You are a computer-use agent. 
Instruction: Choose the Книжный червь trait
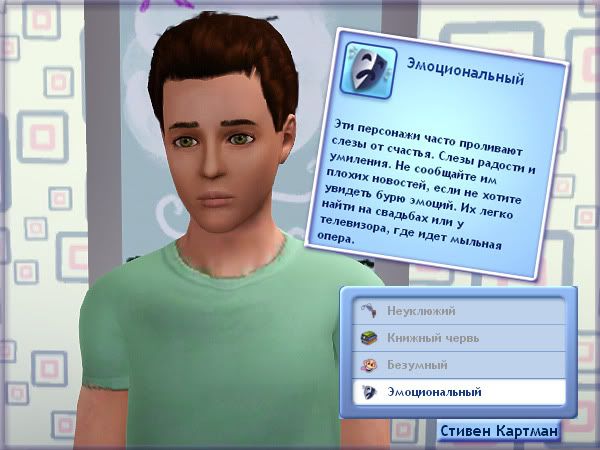457,338
